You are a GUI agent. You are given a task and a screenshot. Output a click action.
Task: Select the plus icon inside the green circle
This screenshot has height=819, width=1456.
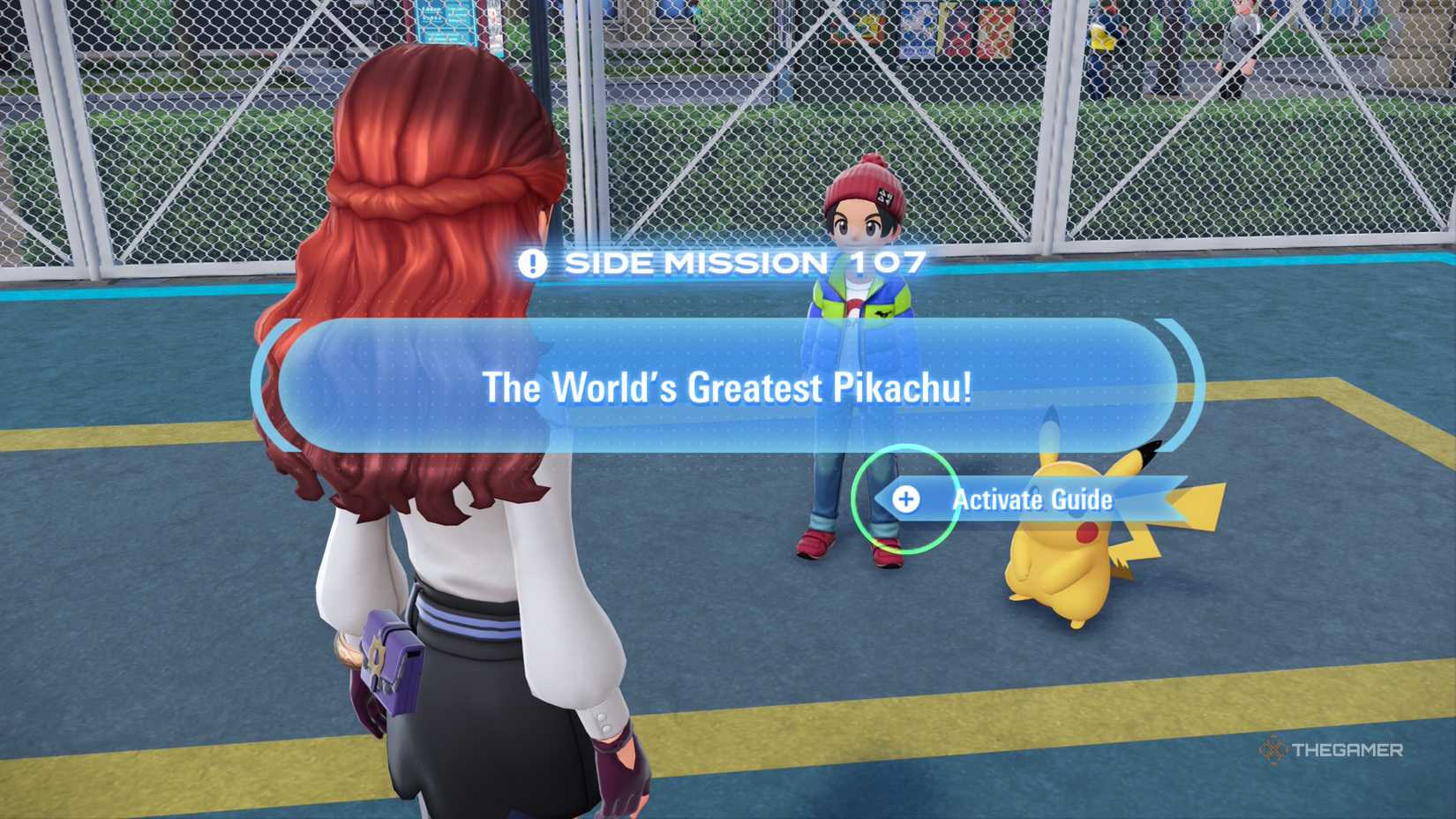point(908,499)
